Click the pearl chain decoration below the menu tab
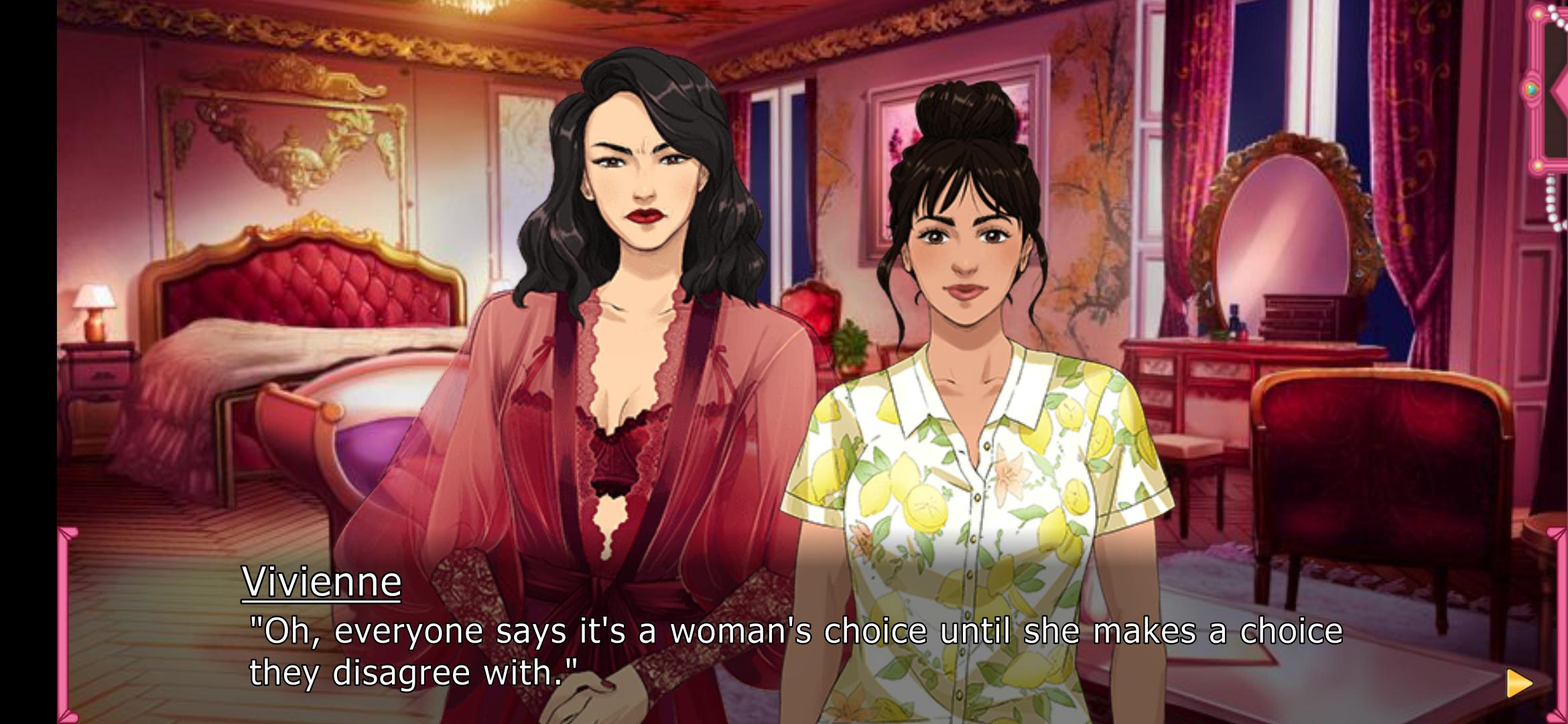 [1551, 198]
